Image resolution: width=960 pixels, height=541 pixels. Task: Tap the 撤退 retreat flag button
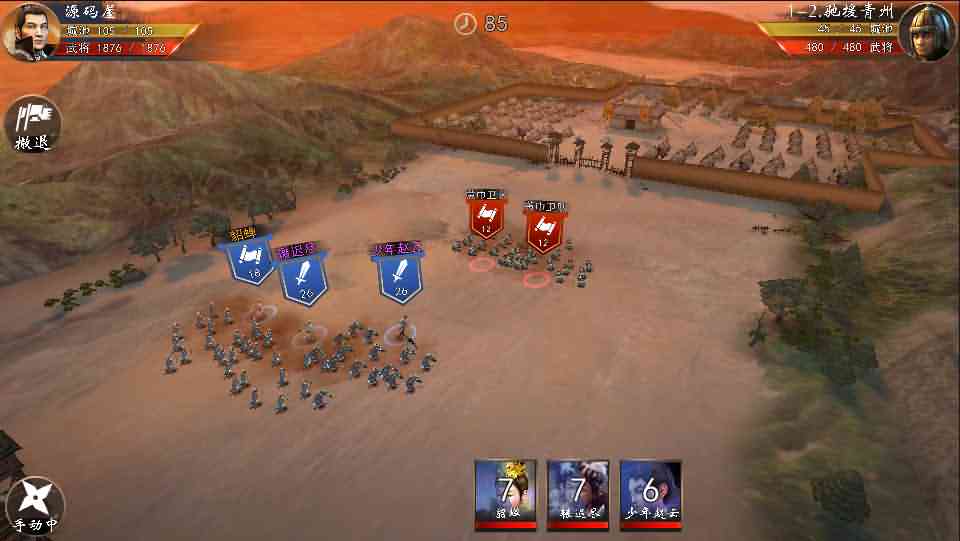(33, 122)
